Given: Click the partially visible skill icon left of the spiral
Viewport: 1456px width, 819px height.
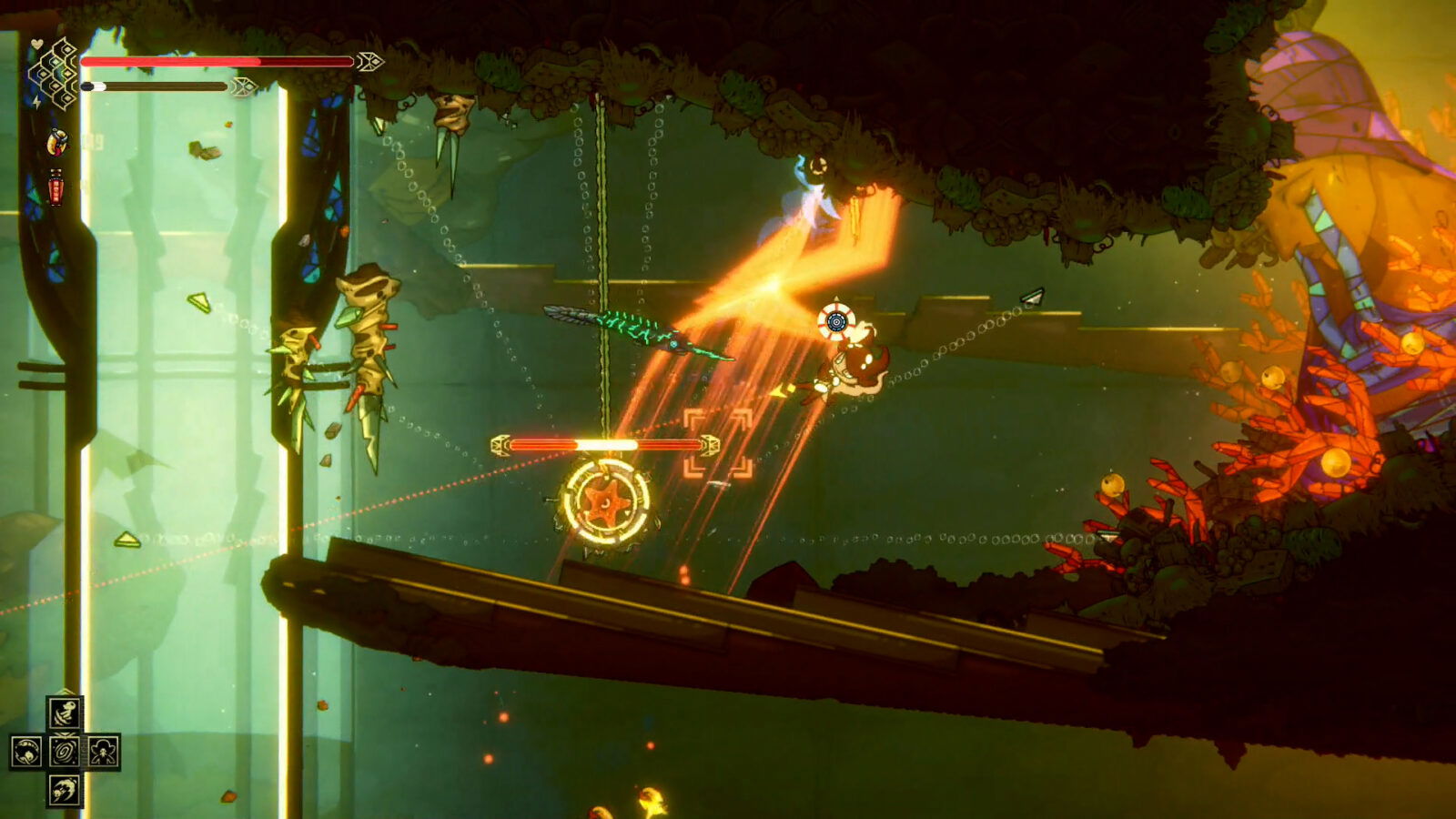Looking at the screenshot, I should coord(25,753).
